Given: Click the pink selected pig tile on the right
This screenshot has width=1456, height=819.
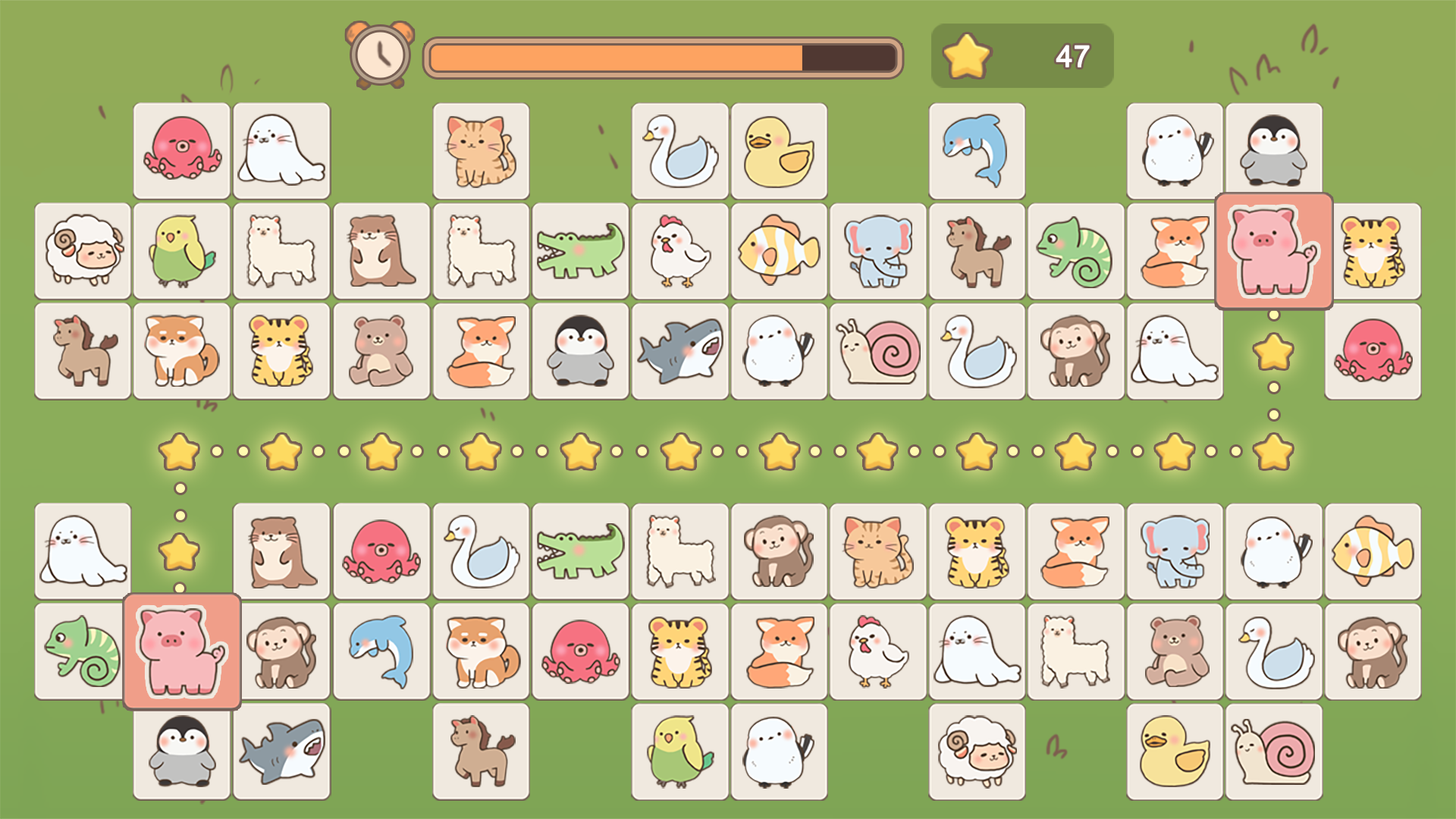Looking at the screenshot, I should click(1274, 250).
